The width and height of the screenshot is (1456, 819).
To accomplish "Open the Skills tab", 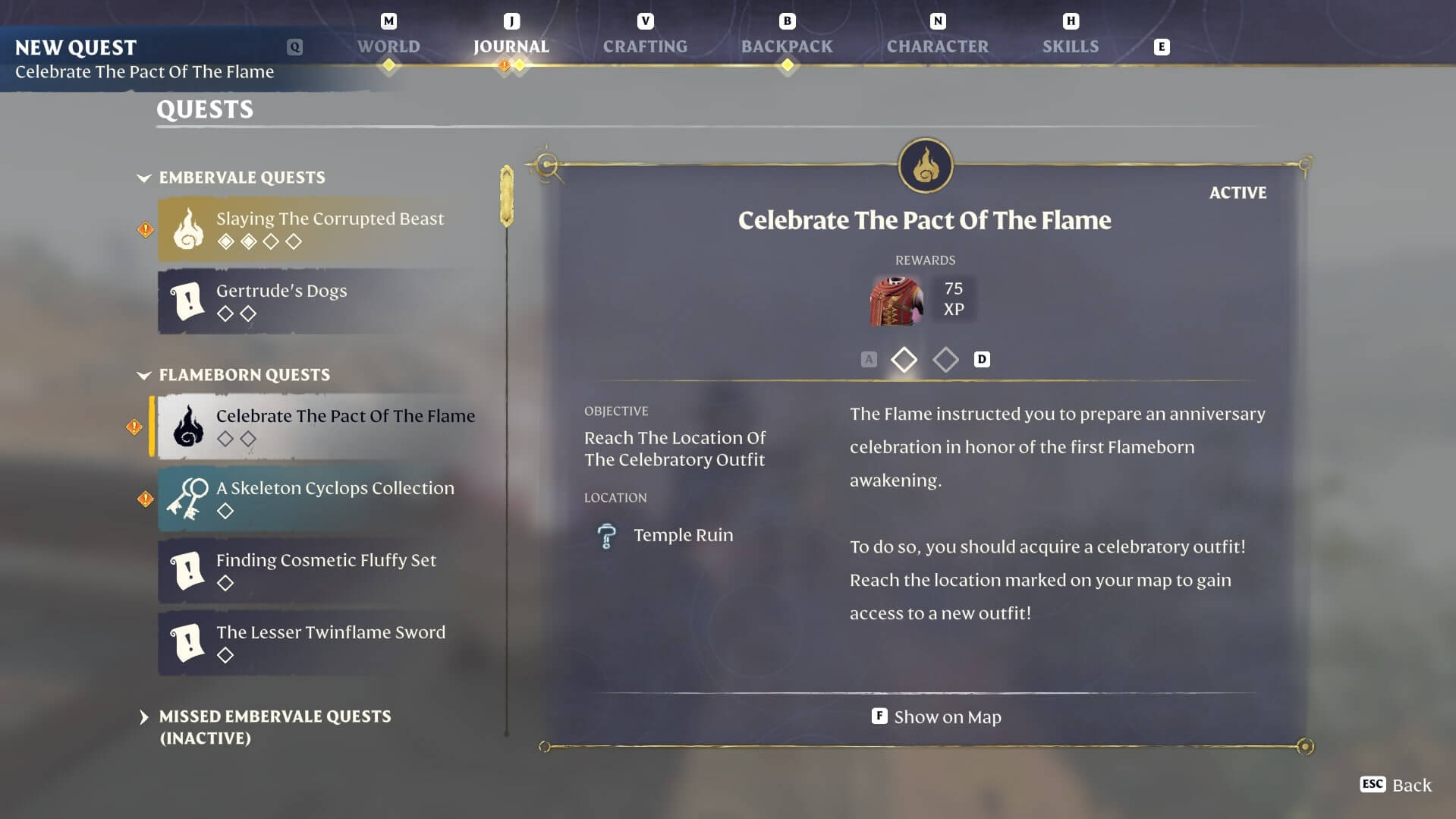I will click(x=1070, y=46).
